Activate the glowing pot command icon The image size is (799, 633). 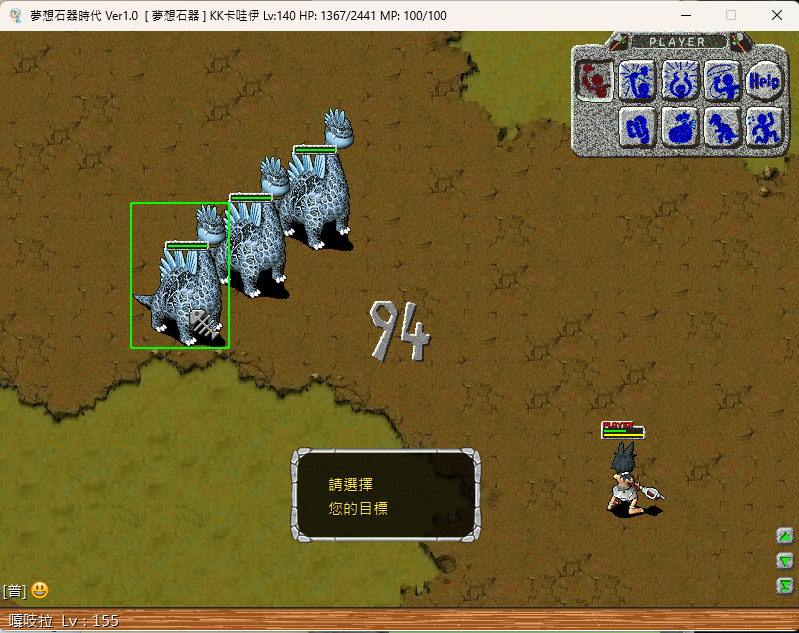679,79
